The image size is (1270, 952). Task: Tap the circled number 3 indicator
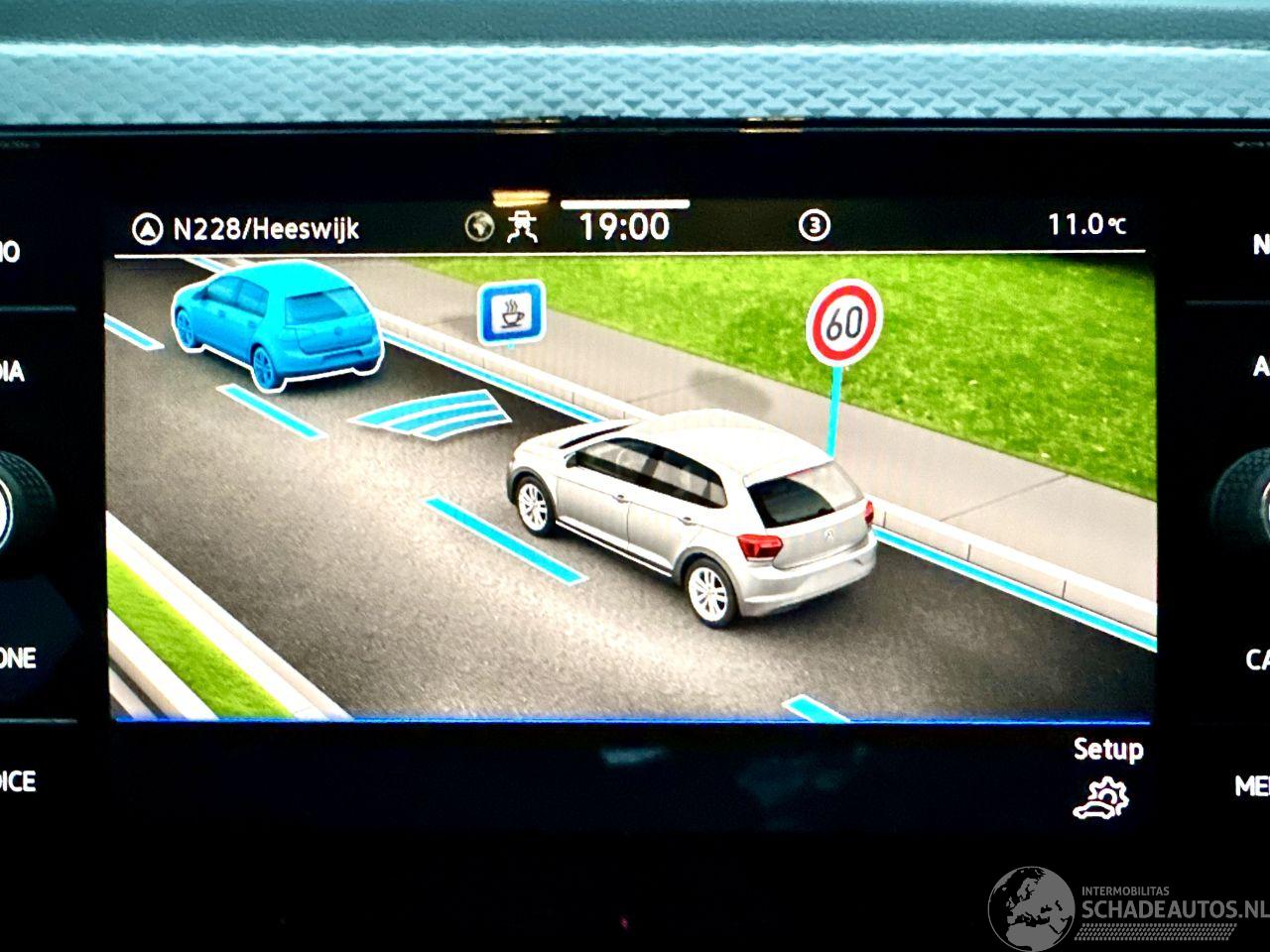(x=814, y=226)
